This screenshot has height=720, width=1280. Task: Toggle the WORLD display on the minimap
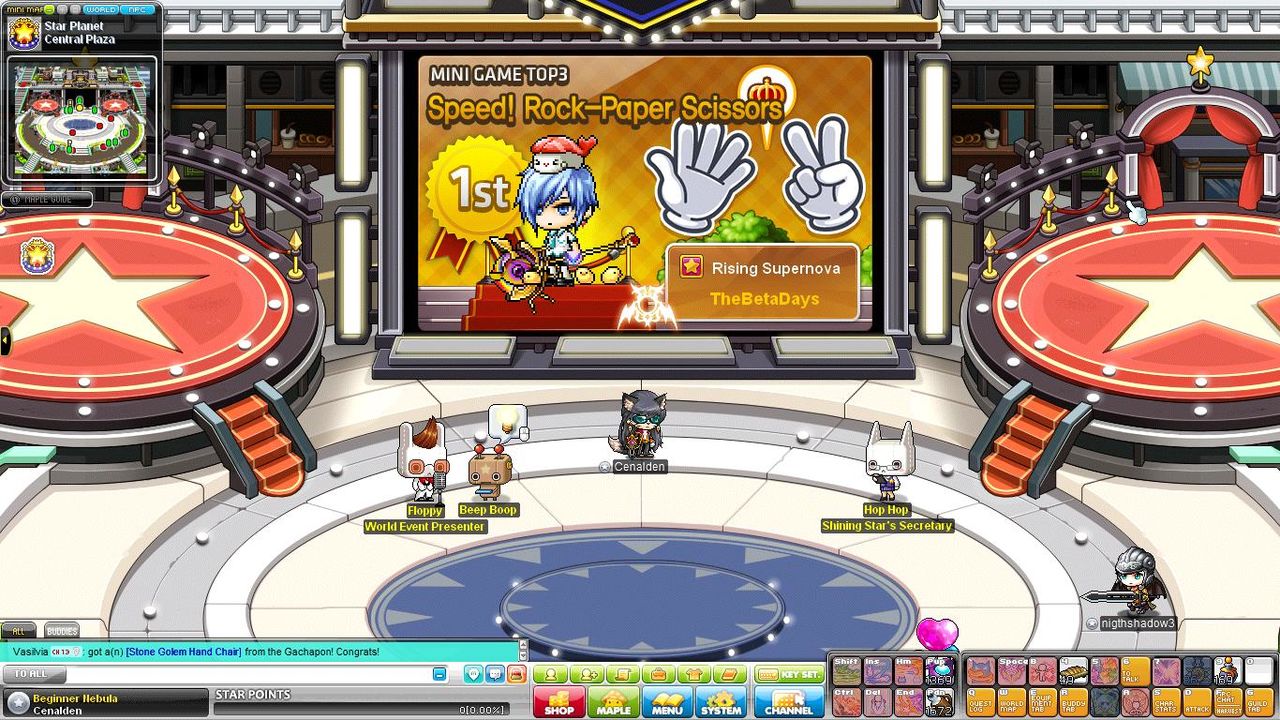[102, 10]
